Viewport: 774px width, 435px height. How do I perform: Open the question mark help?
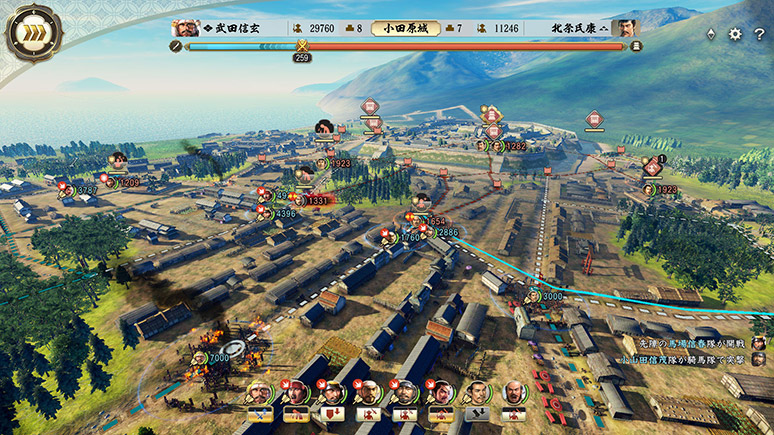[757, 34]
